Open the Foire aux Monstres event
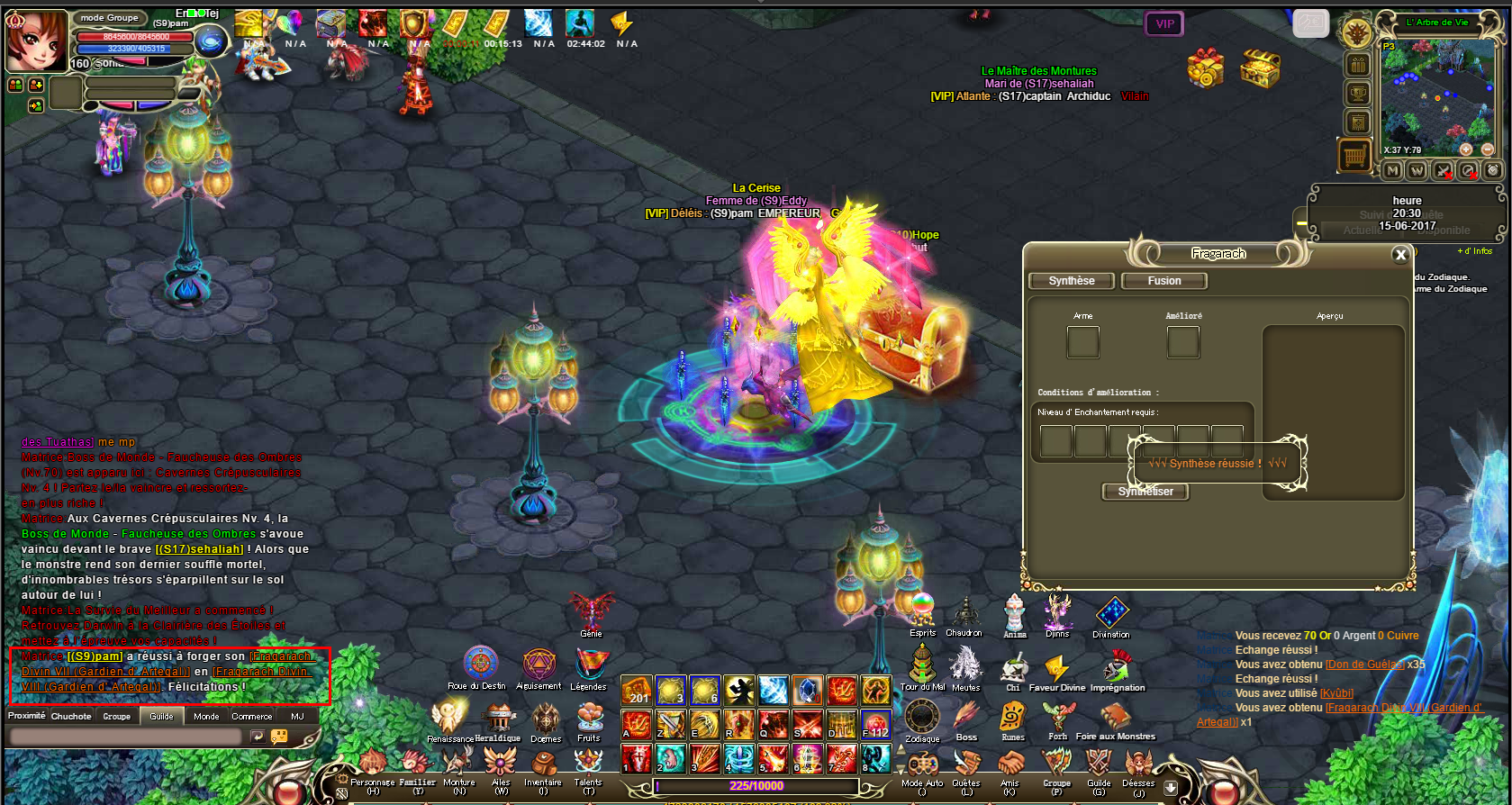This screenshot has width=1512, height=805. (1116, 718)
